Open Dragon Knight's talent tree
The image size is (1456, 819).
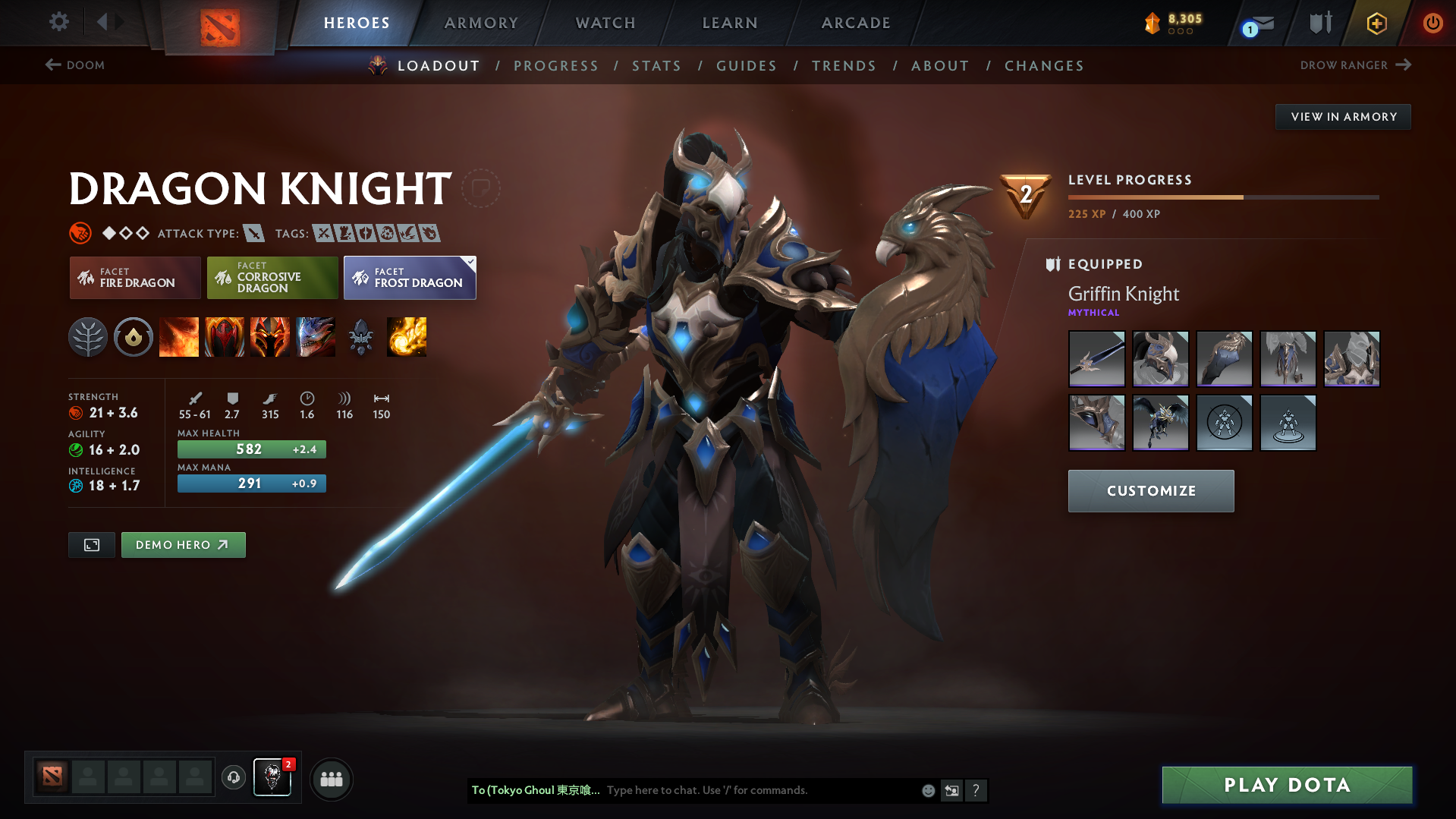pyautogui.click(x=88, y=337)
